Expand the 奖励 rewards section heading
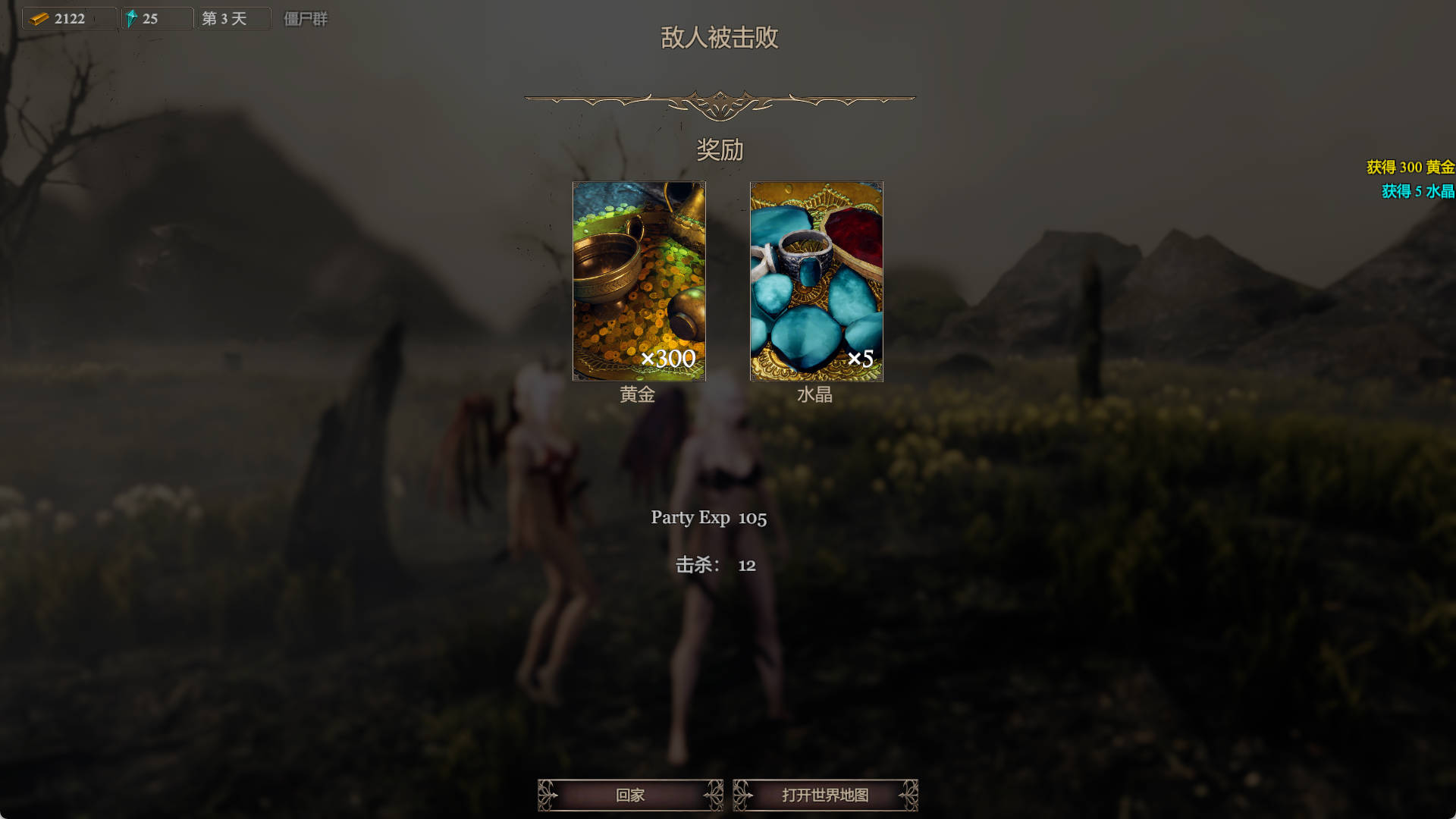Viewport: 1456px width, 819px height. pos(720,151)
